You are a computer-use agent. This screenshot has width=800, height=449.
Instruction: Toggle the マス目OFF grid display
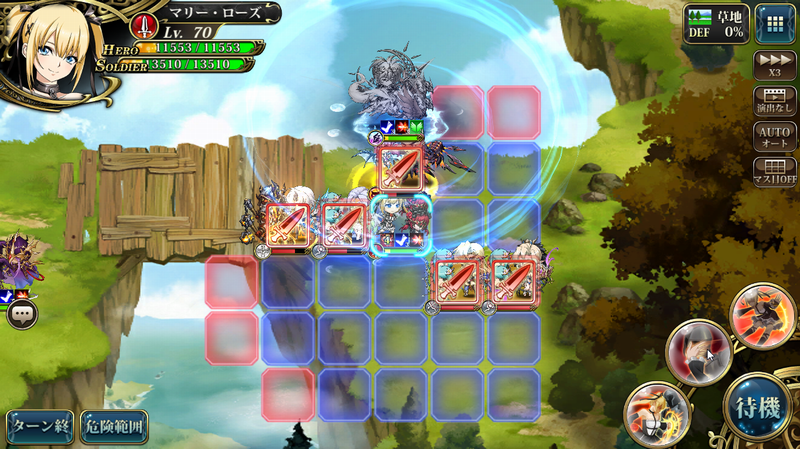775,172
